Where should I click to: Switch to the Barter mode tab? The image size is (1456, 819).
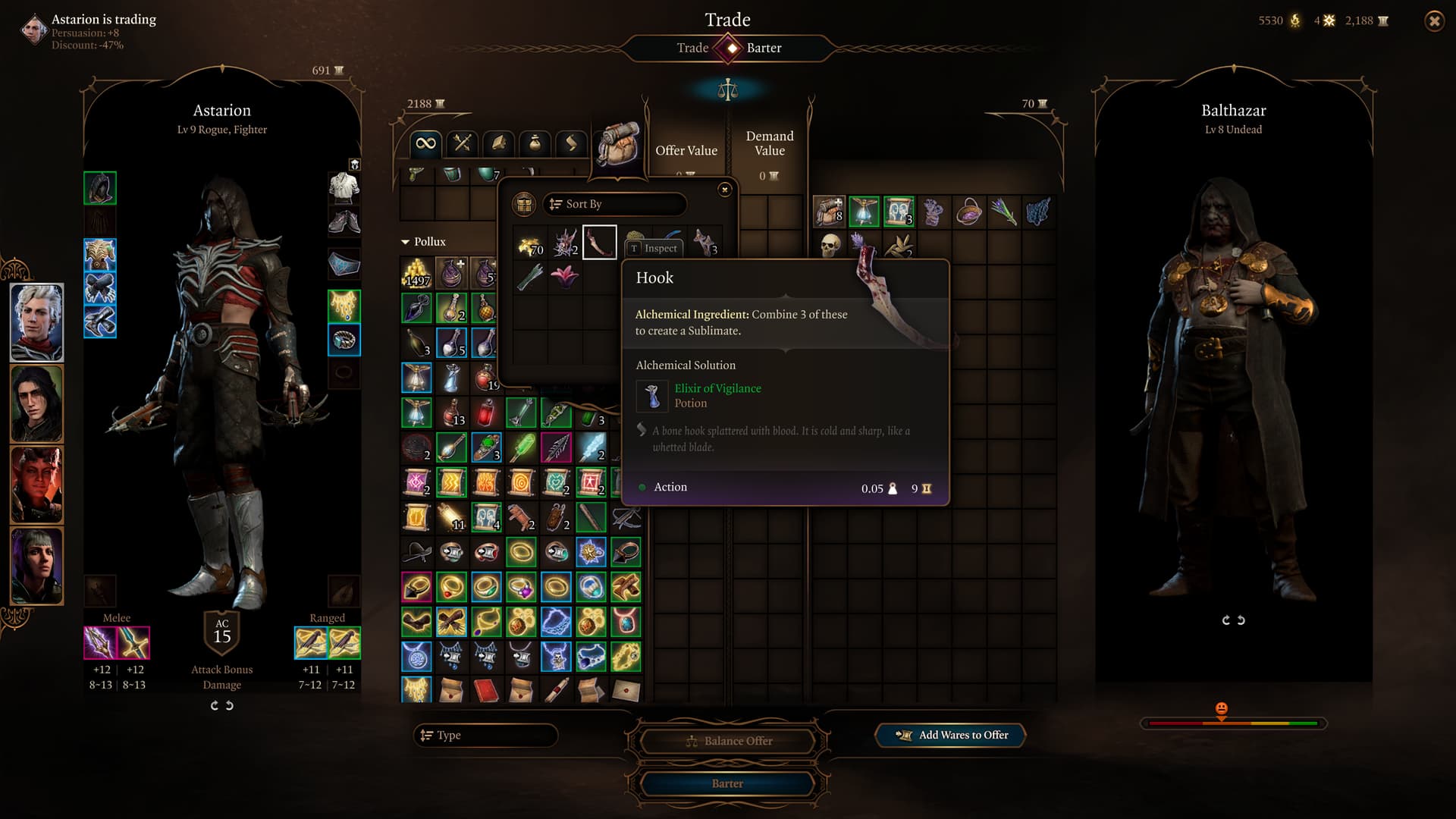764,48
